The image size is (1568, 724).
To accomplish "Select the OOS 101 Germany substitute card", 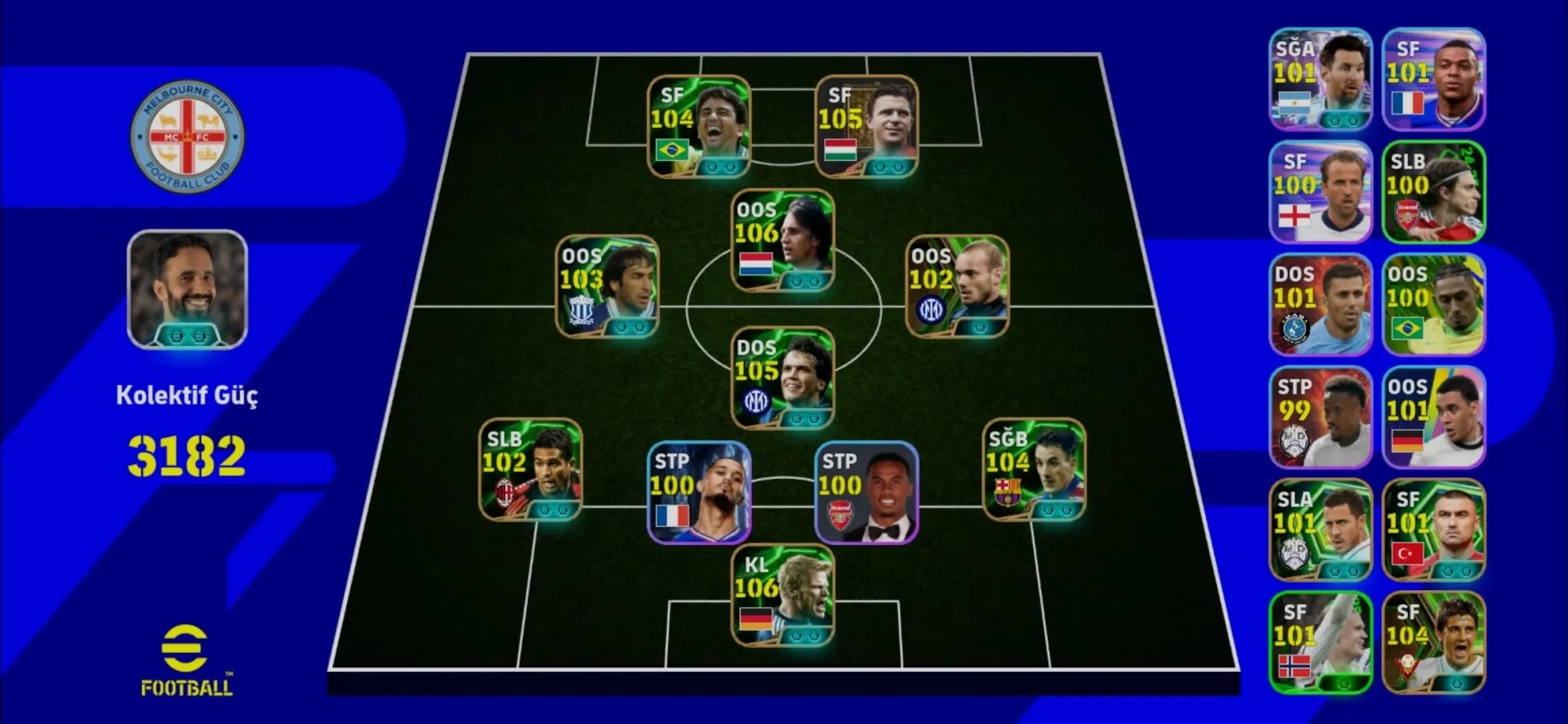I will pos(1433,418).
